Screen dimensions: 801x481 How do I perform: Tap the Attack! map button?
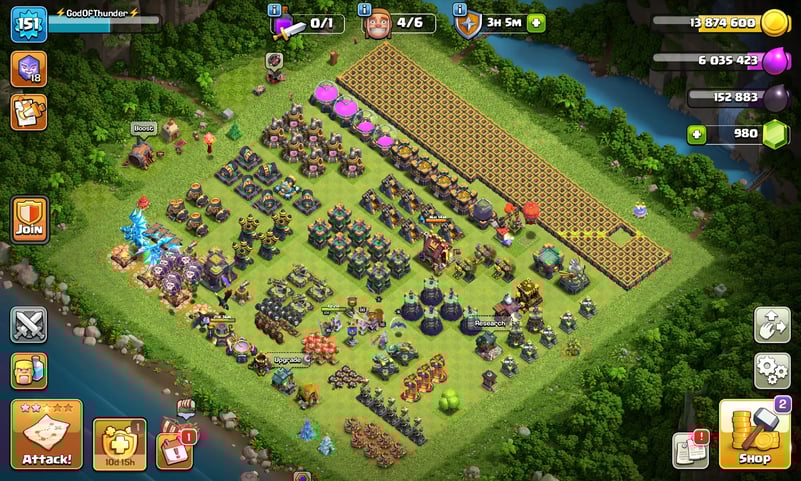[46, 434]
